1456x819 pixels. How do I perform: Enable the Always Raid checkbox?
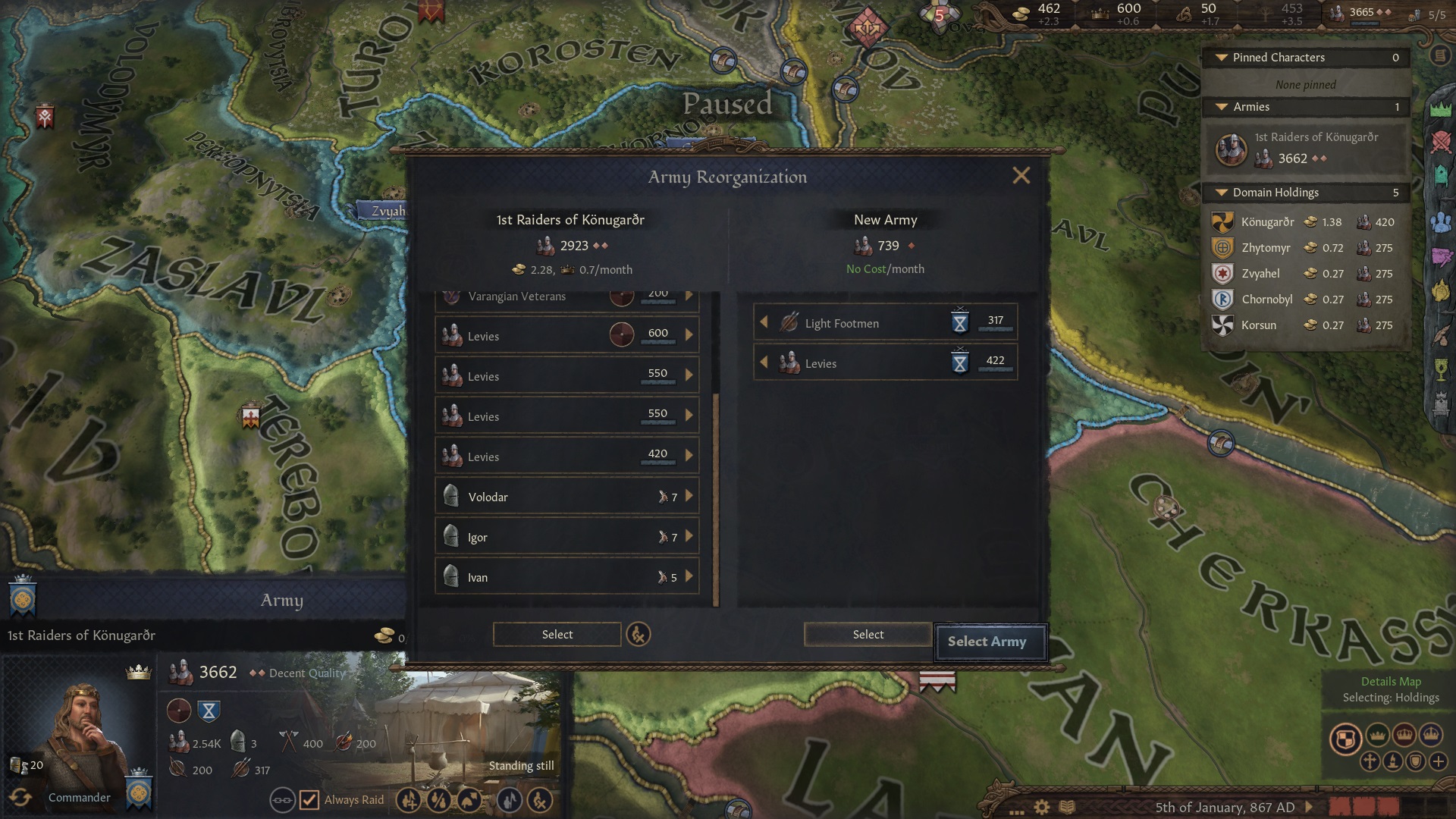pos(309,800)
